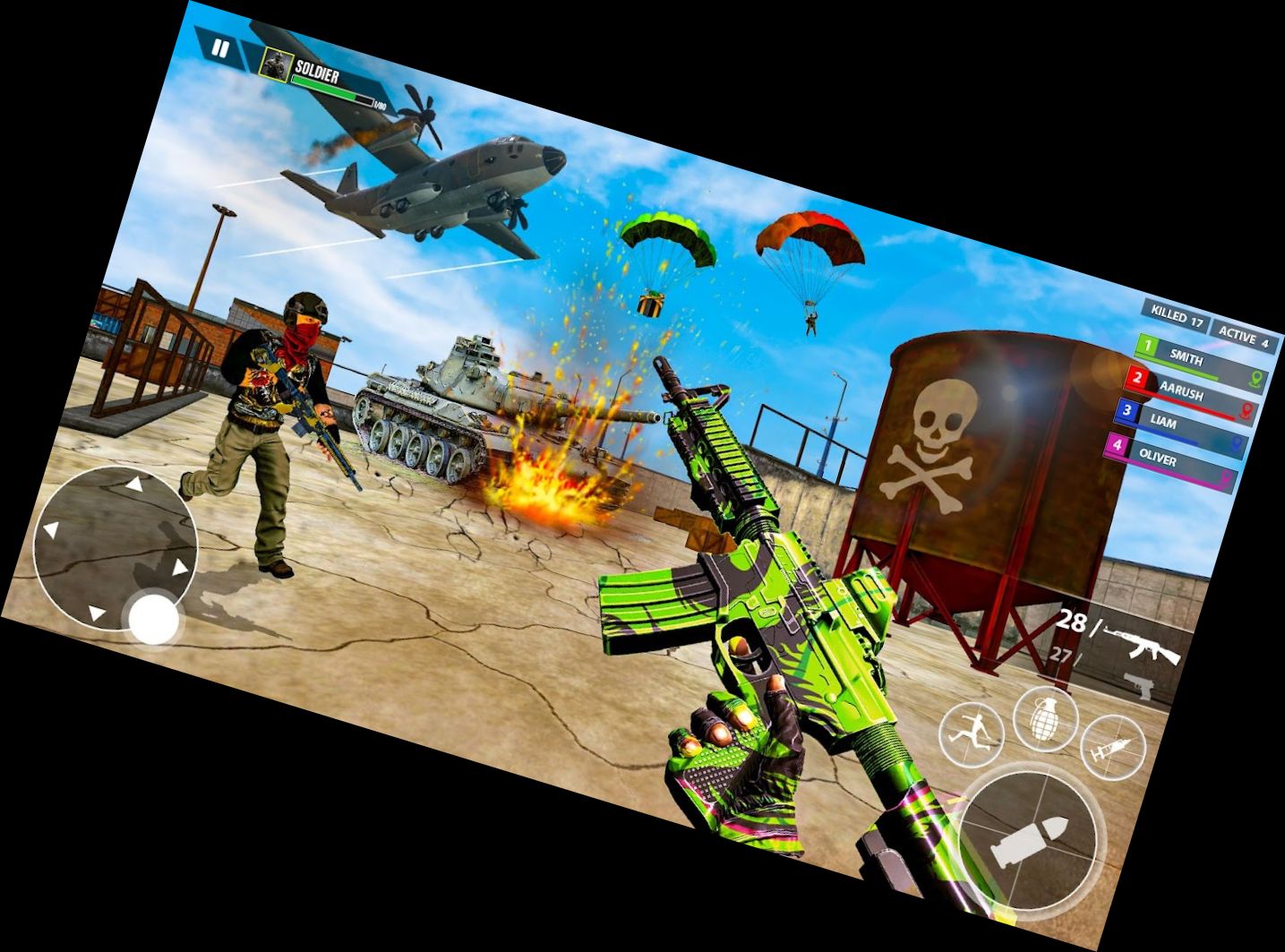This screenshot has width=1285, height=952.
Task: Tap Liam's blue location pin icon
Action: (x=1237, y=442)
